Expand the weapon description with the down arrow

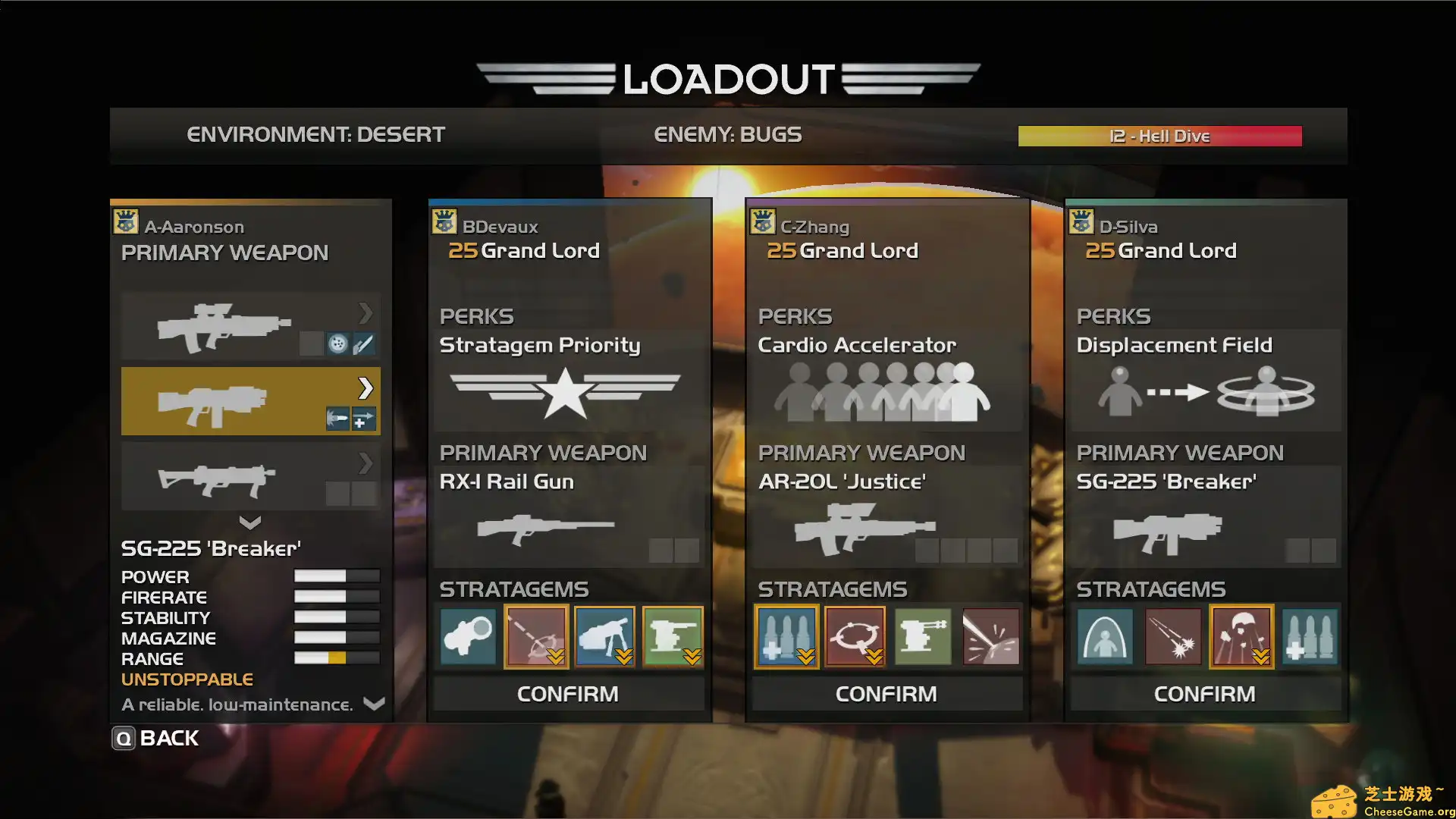[x=373, y=704]
